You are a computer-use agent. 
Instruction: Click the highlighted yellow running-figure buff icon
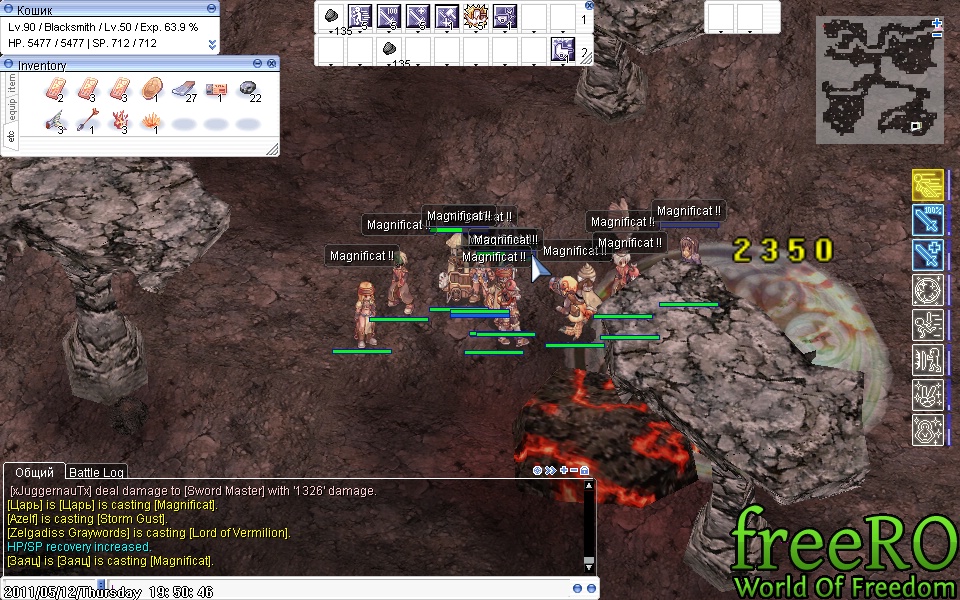928,184
